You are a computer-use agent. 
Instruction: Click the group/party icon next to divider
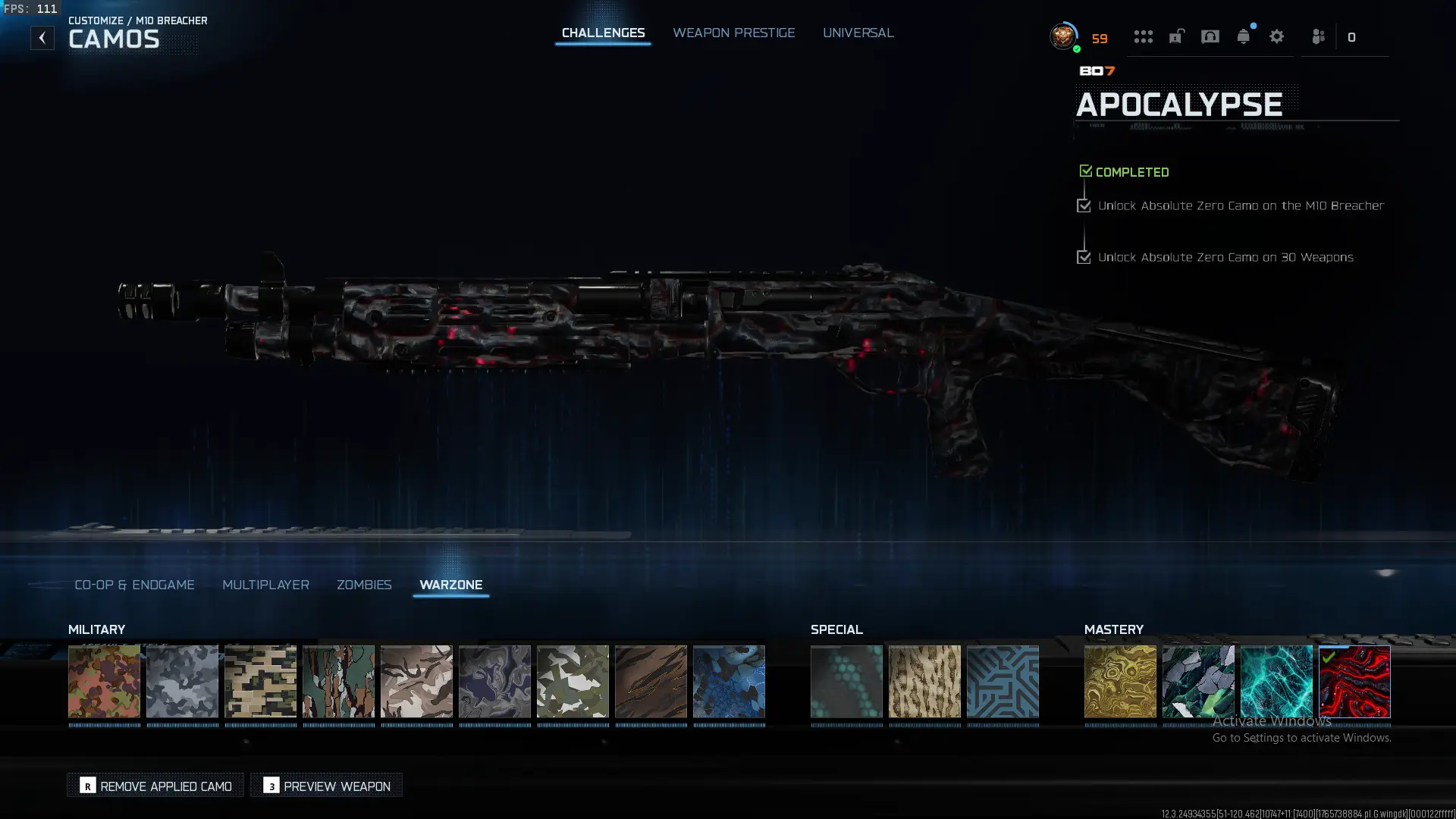1318,36
